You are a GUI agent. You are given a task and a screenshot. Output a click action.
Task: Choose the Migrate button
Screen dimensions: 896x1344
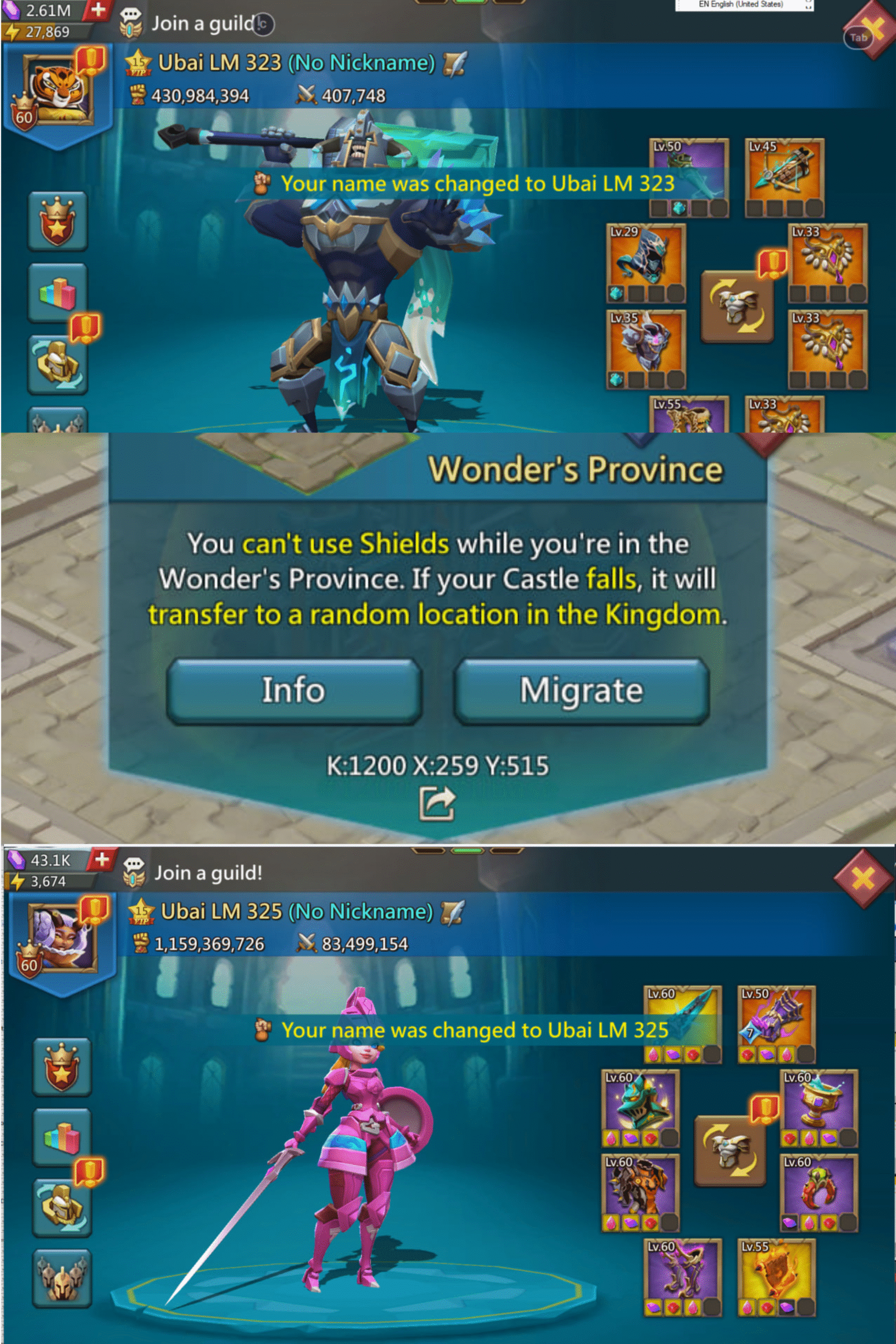[x=582, y=690]
